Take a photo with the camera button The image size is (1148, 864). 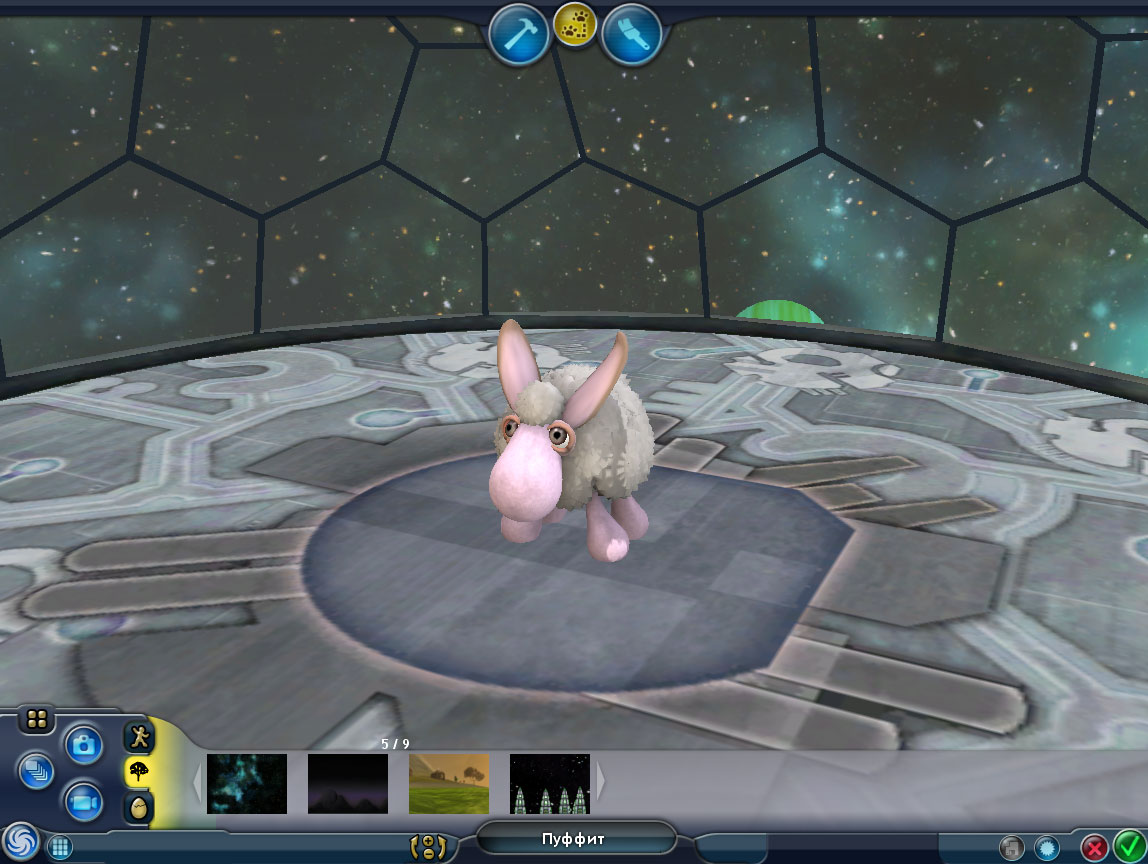click(84, 744)
